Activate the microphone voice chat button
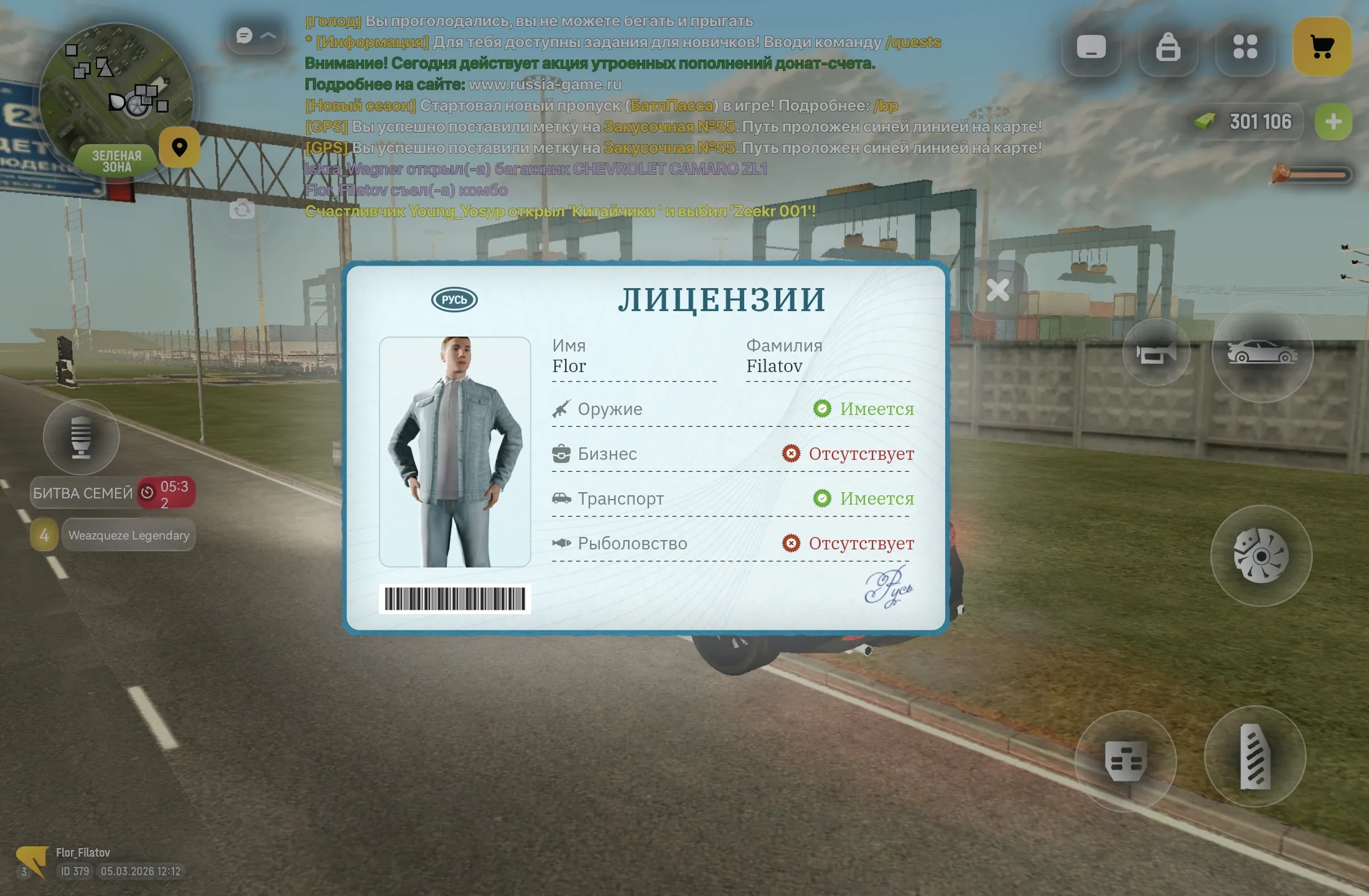 point(81,437)
